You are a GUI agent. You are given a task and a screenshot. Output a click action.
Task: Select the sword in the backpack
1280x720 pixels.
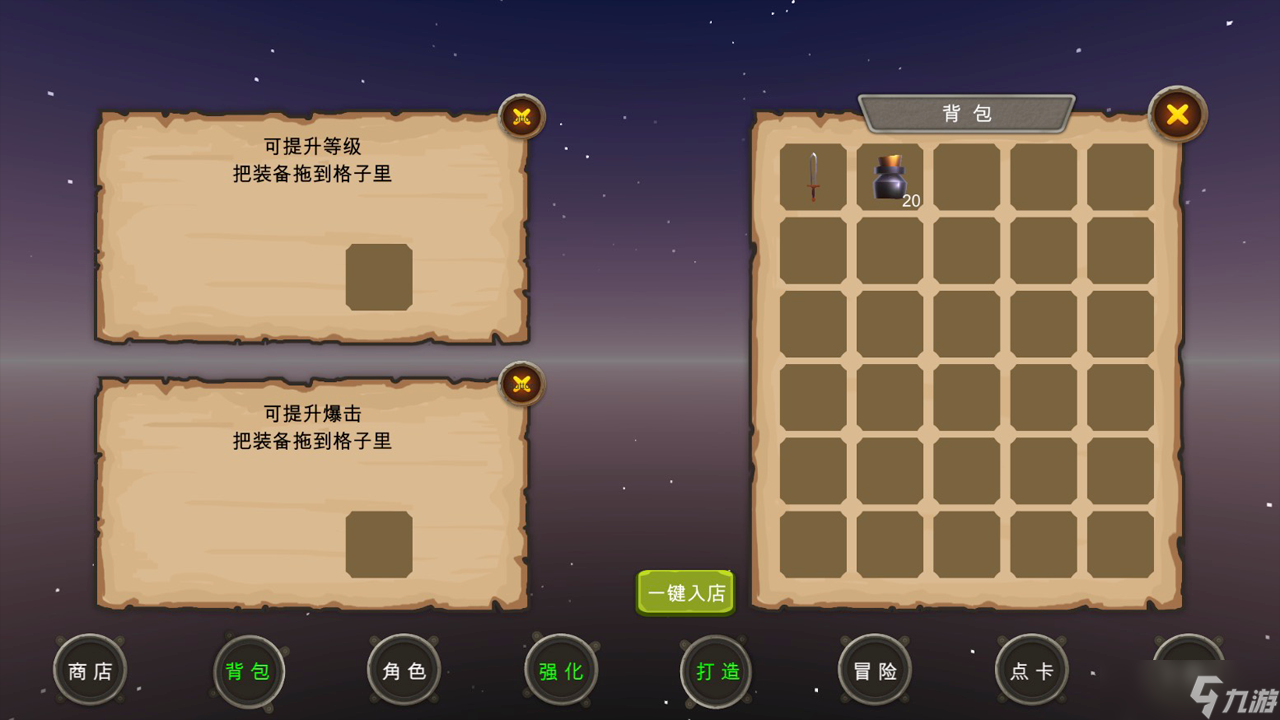pos(812,178)
